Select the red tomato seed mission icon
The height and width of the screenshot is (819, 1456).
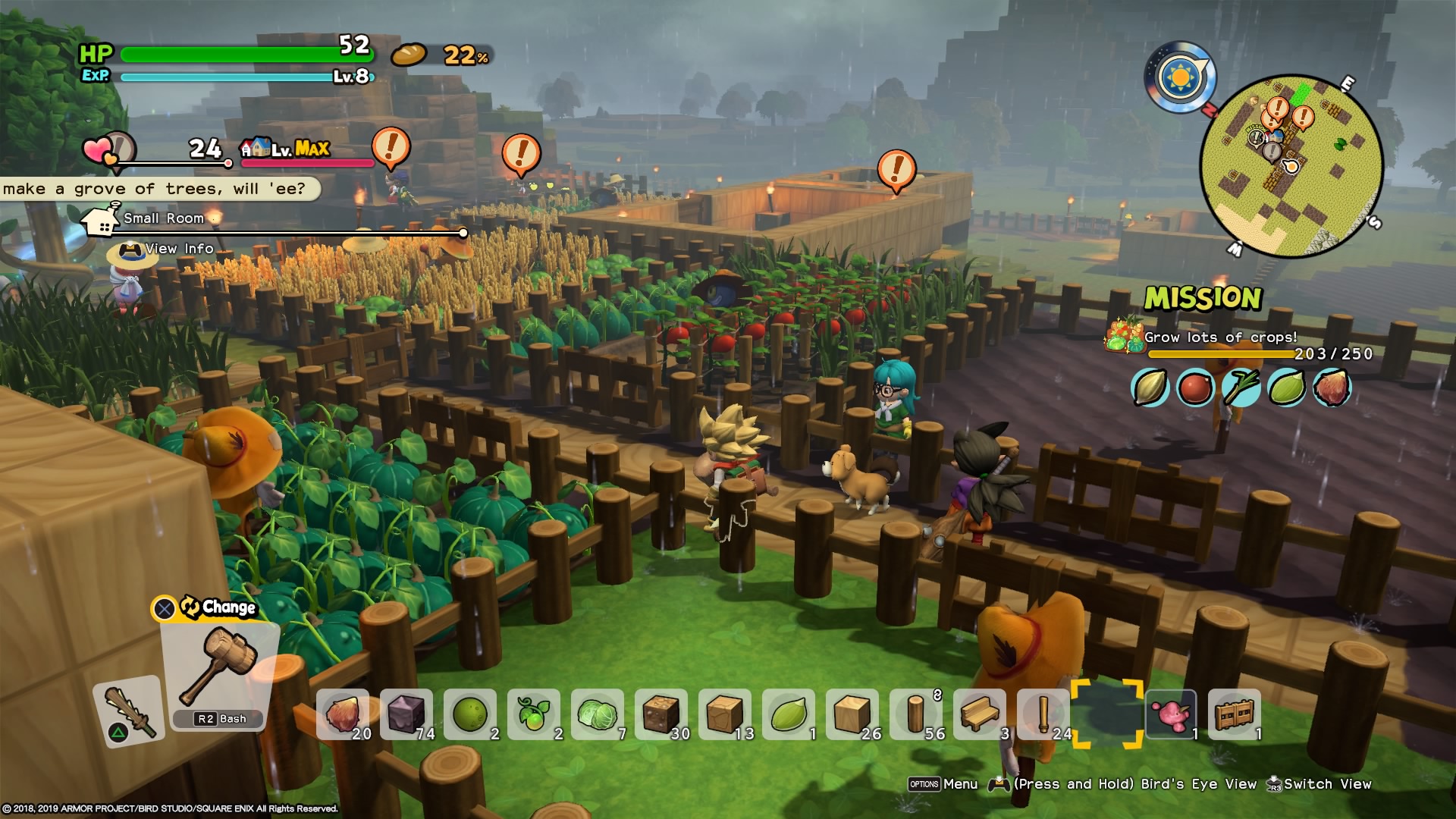coord(1194,388)
